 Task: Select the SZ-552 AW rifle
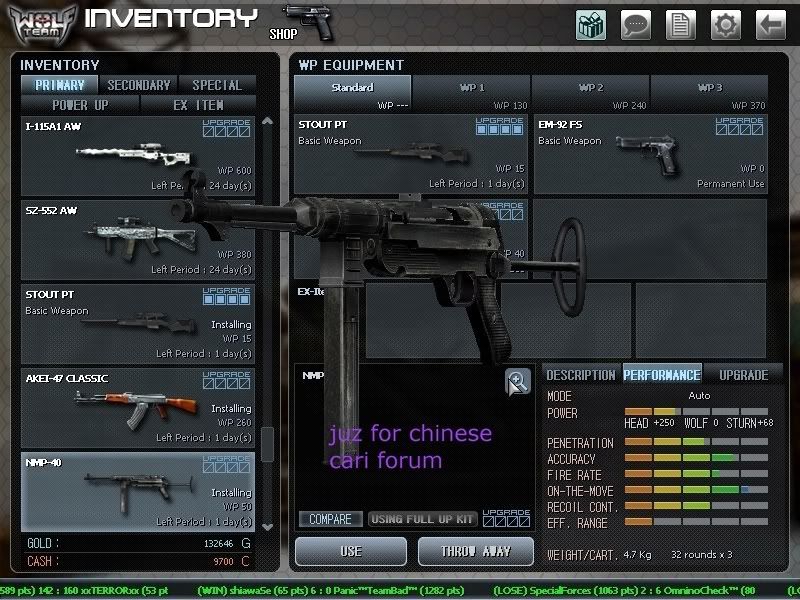(x=138, y=240)
